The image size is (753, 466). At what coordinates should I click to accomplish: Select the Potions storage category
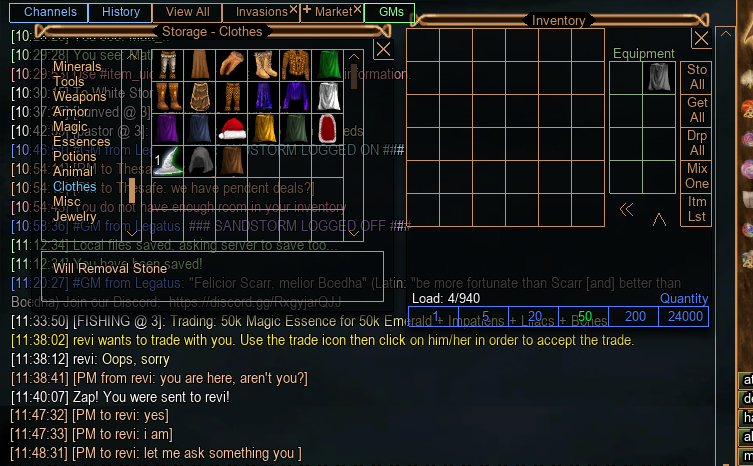click(x=75, y=157)
